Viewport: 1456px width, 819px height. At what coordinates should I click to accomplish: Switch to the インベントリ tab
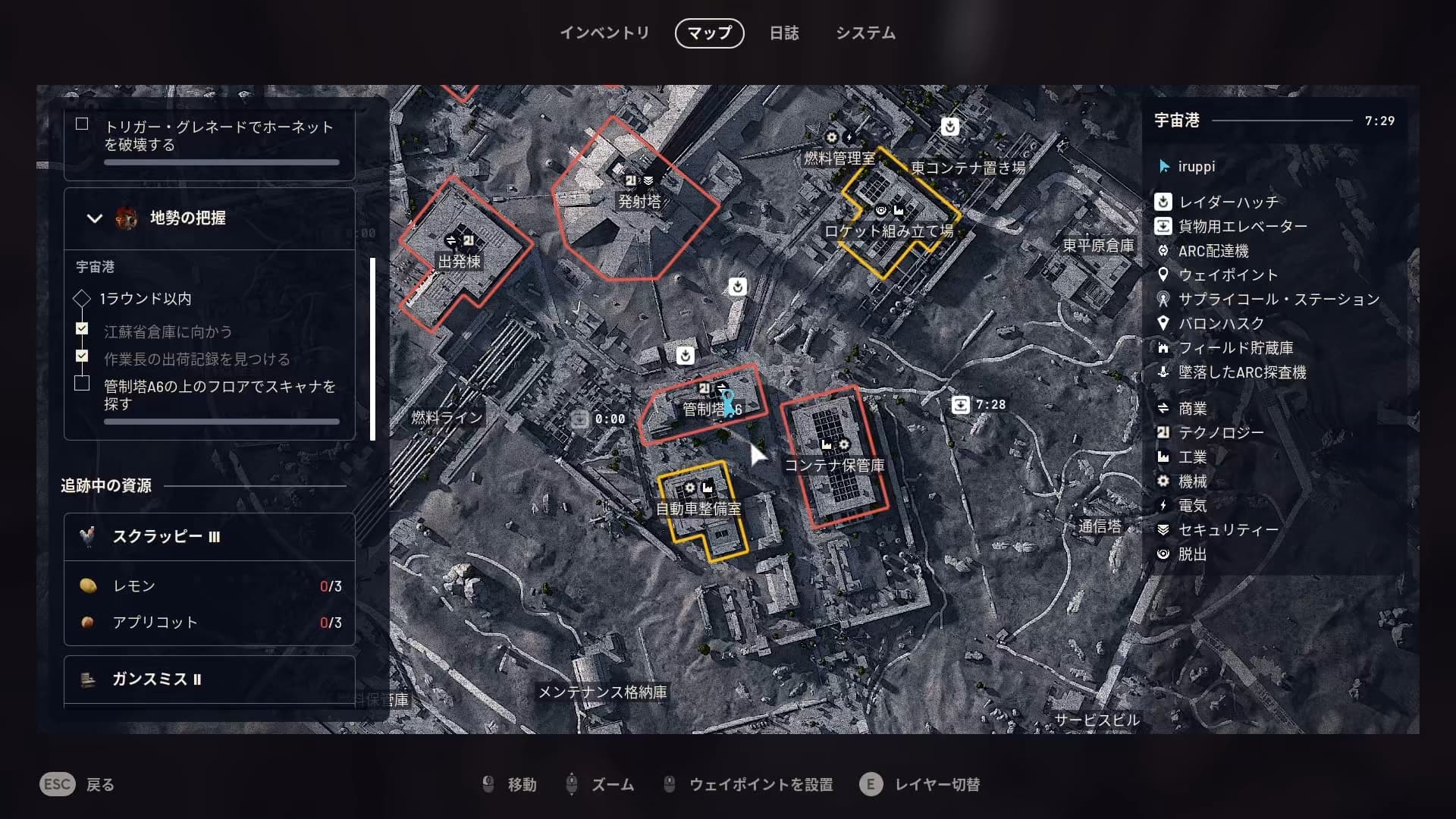click(x=604, y=33)
